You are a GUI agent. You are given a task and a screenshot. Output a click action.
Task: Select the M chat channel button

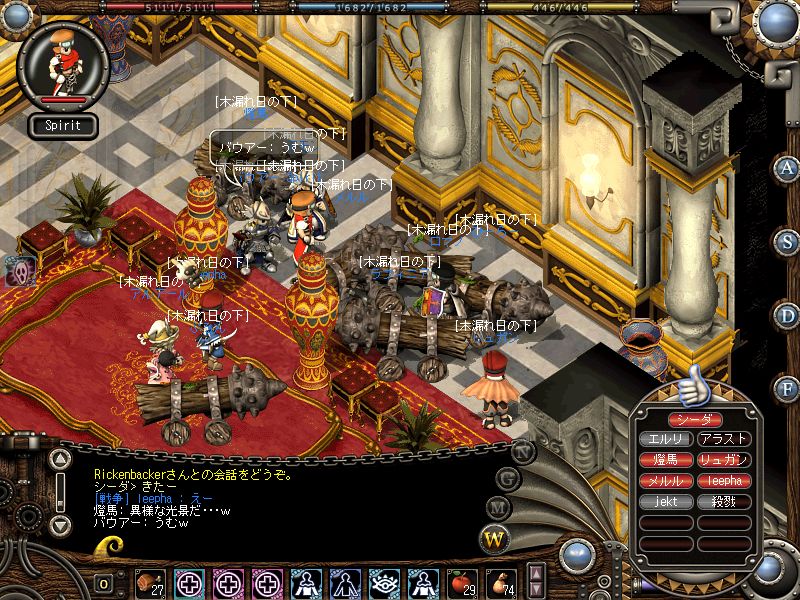[498, 508]
